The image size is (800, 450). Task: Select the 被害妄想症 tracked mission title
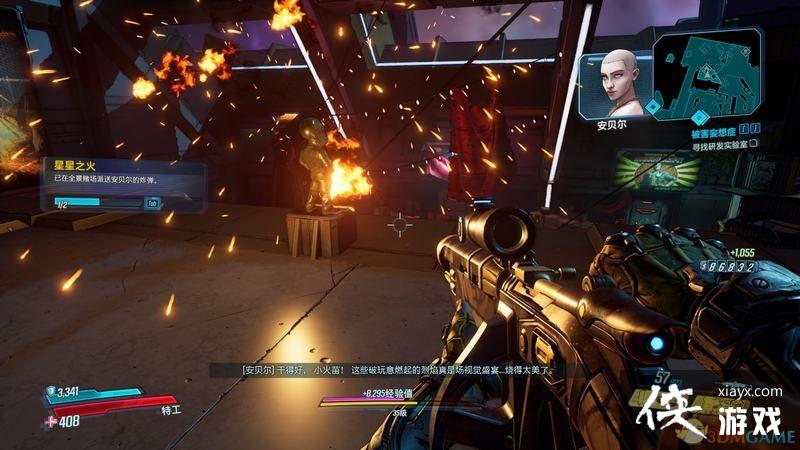tap(713, 130)
